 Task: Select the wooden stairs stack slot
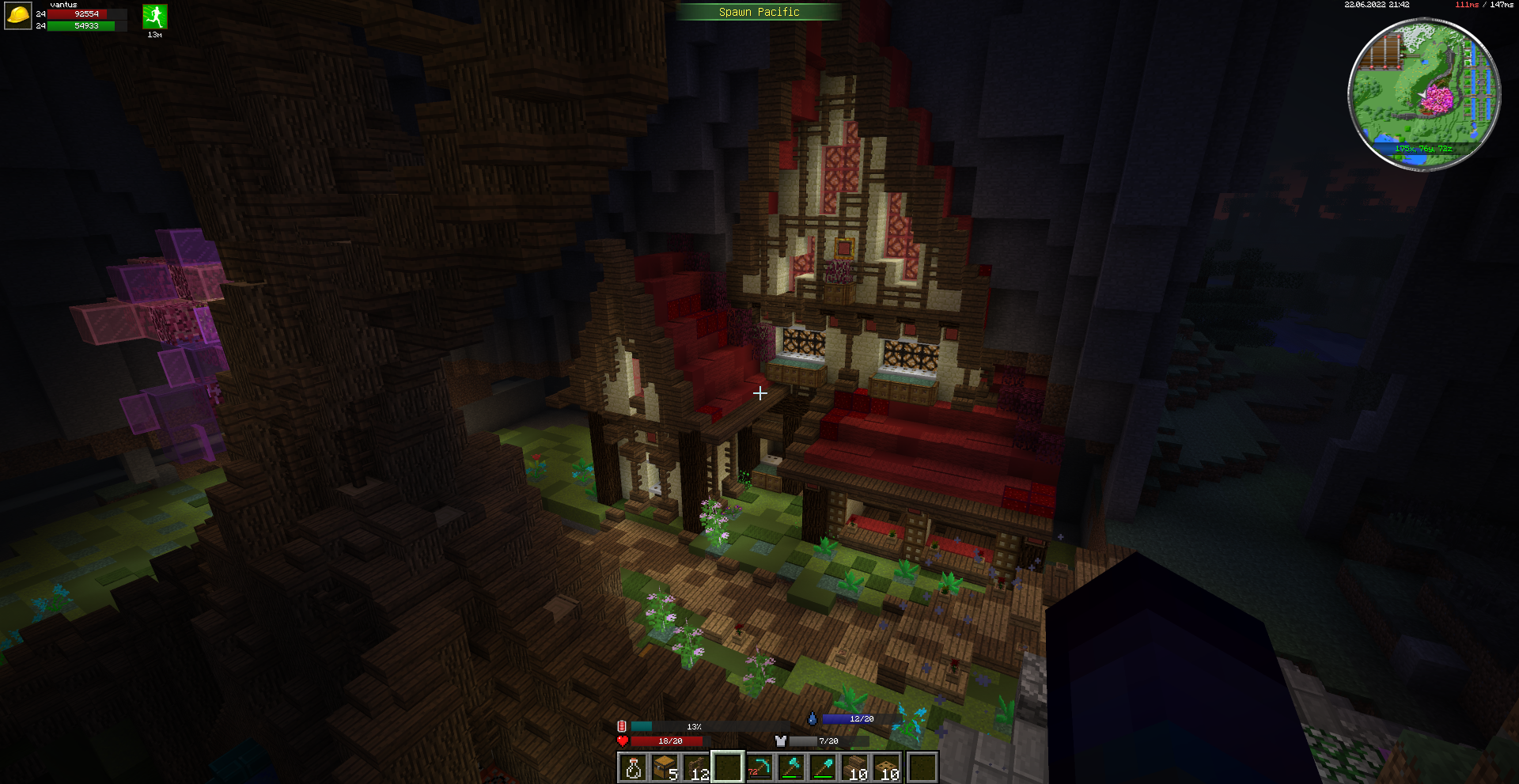tap(856, 767)
